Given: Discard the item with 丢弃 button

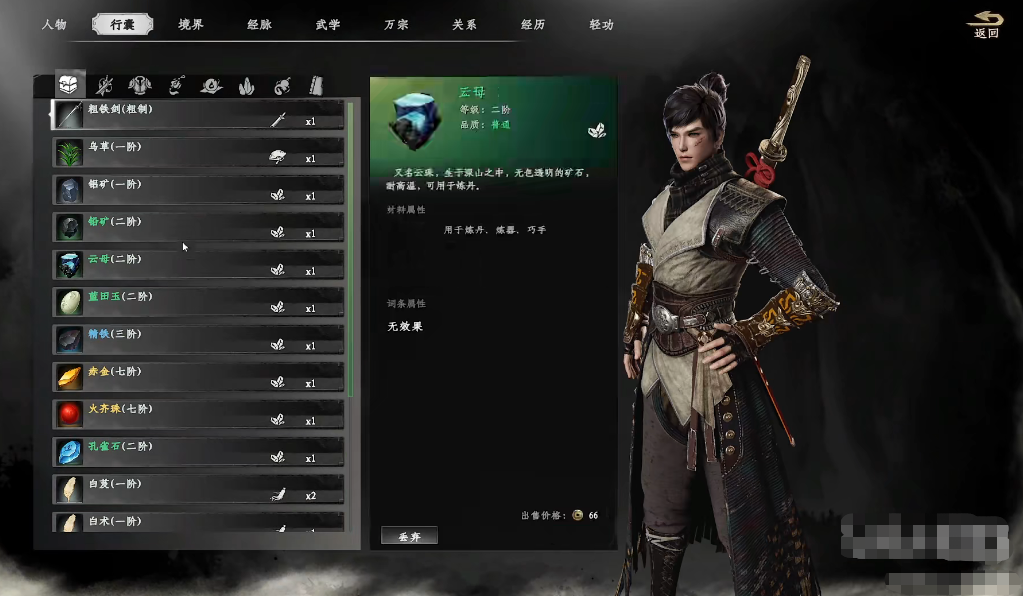Looking at the screenshot, I should pos(410,536).
